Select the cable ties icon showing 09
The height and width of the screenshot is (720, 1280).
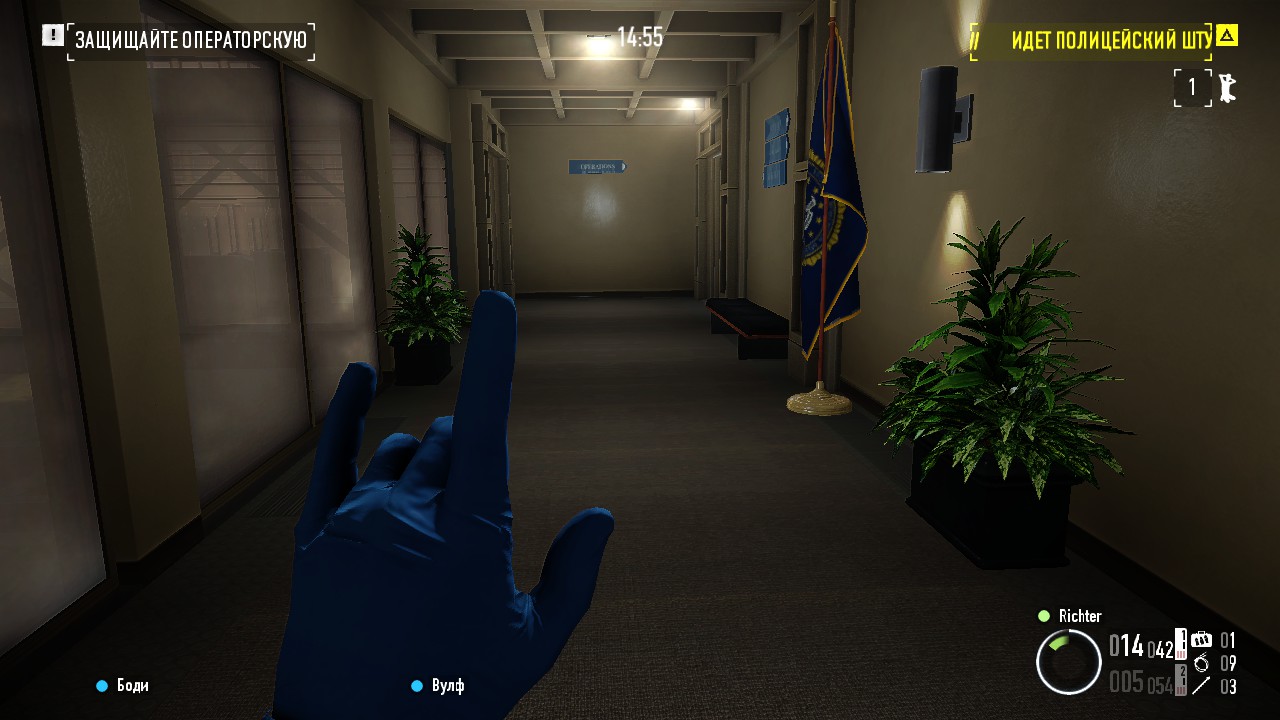click(x=1202, y=663)
